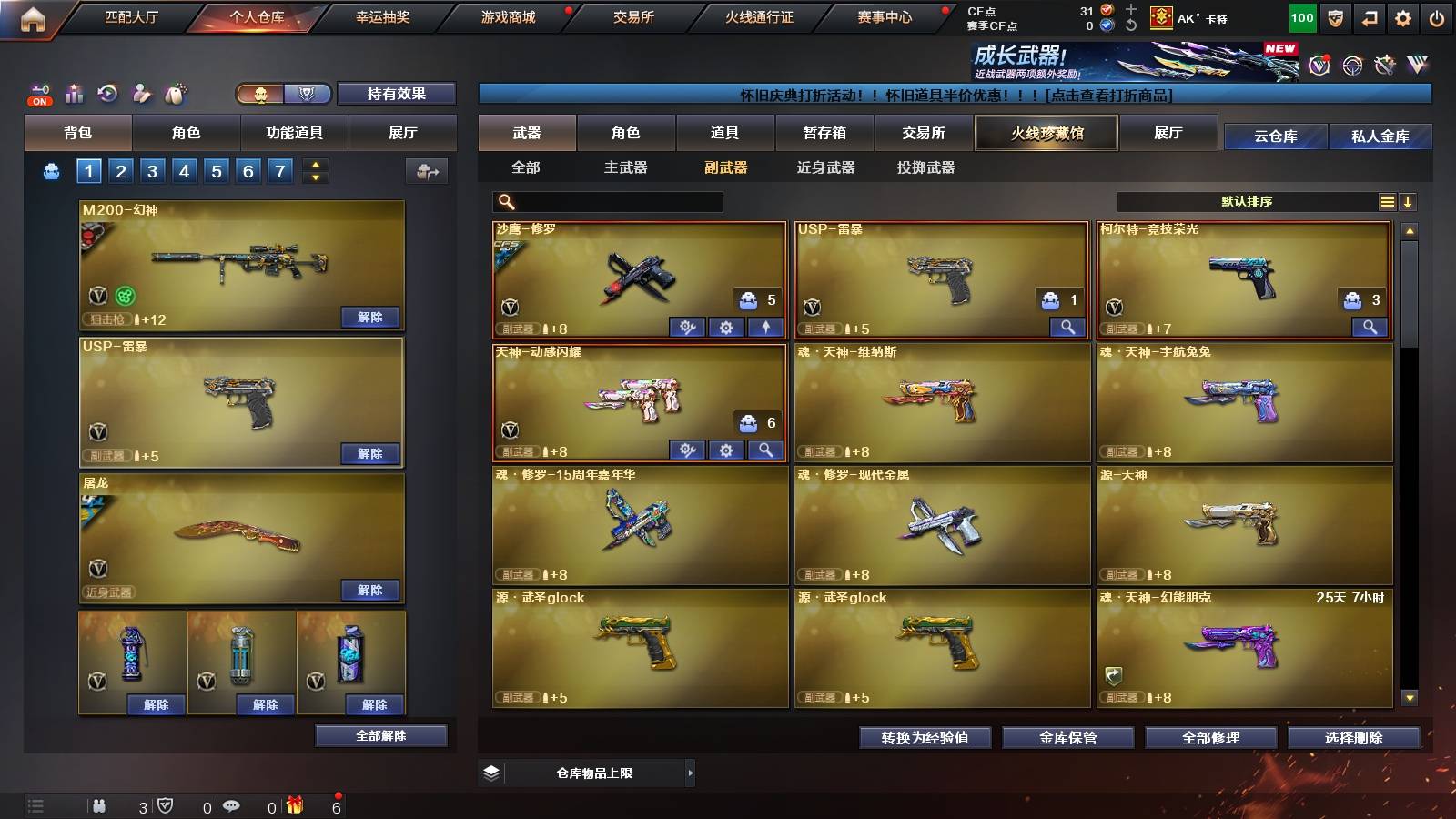
Task: Switch to the 火线珍藏馆 tab
Action: [x=1046, y=133]
